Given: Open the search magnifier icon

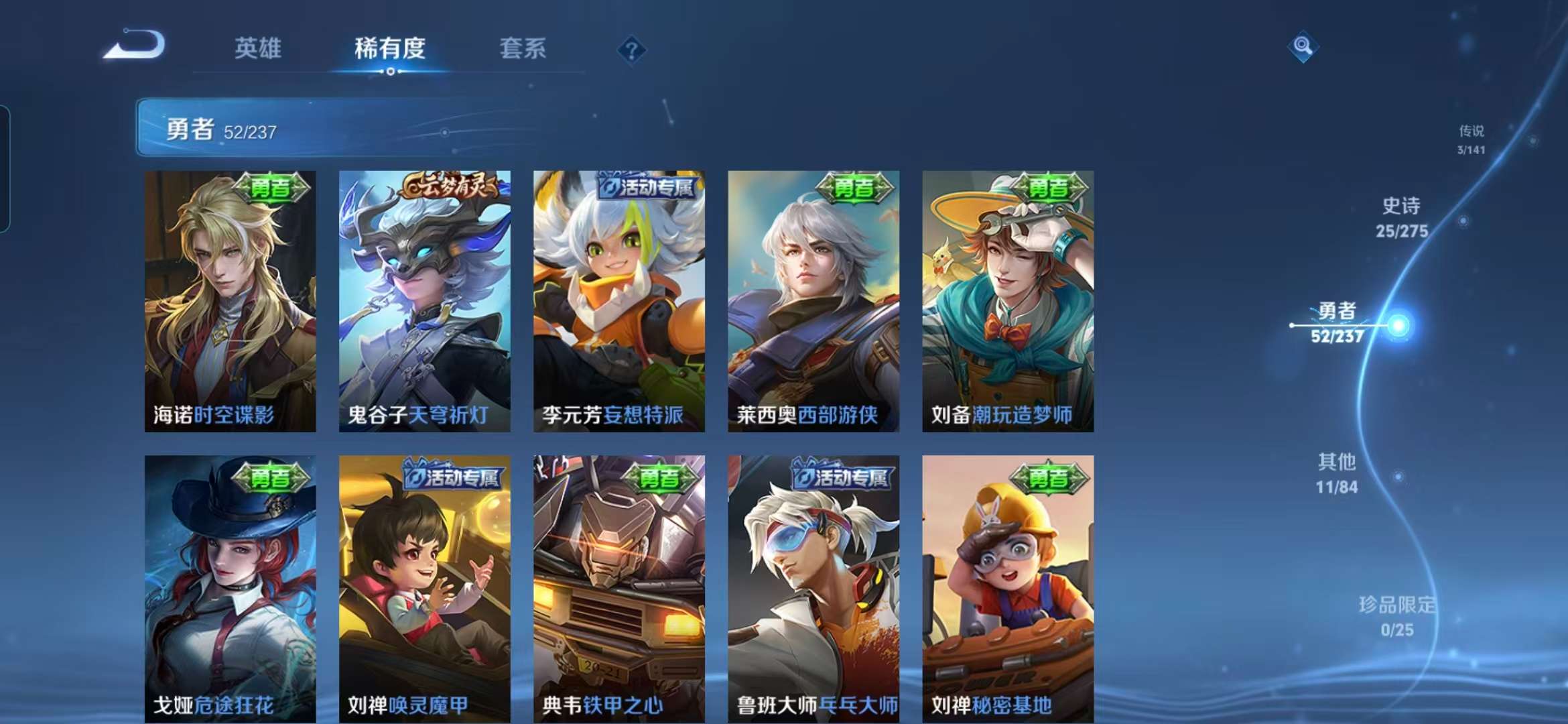Looking at the screenshot, I should click(x=1302, y=46).
